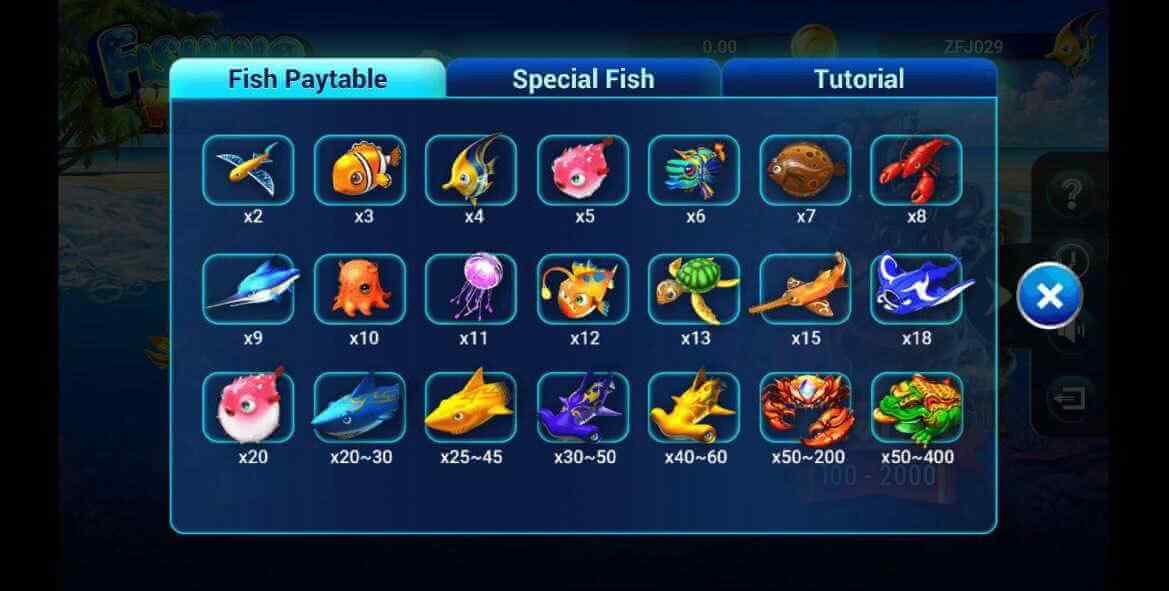This screenshot has height=591, width=1169.
Task: Open the Tutorial tab
Action: pyautogui.click(x=858, y=79)
